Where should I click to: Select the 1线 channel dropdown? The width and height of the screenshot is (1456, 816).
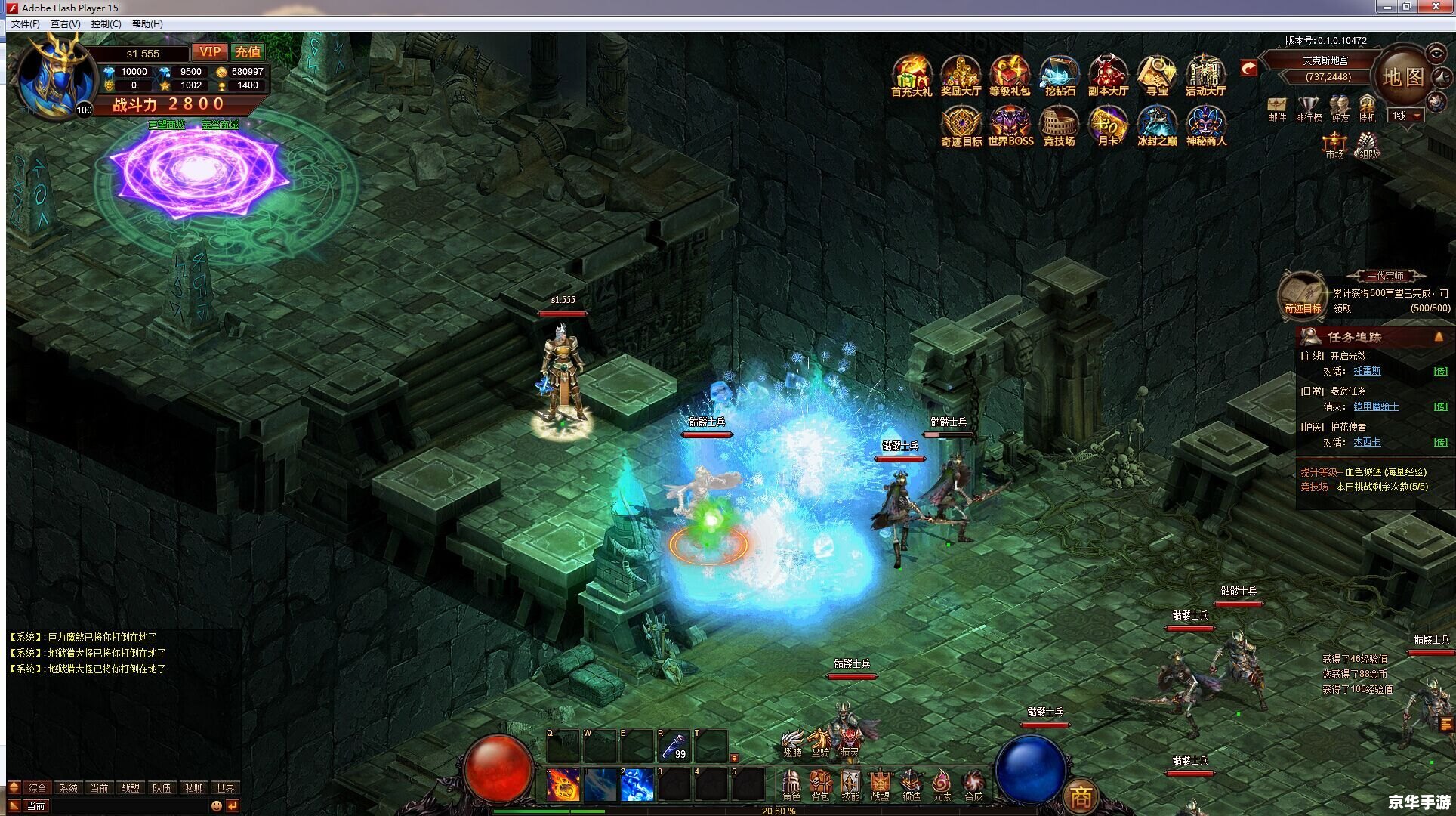(x=1407, y=116)
